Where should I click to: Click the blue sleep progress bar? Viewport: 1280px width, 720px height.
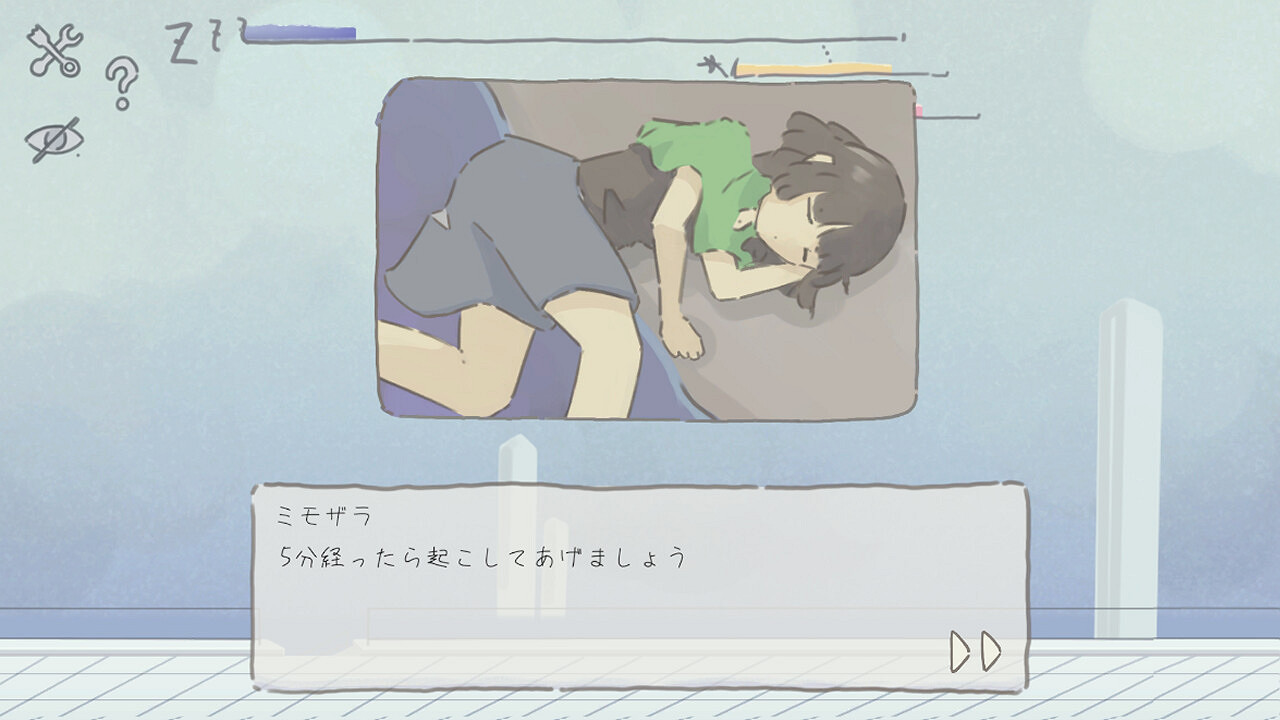[x=300, y=32]
